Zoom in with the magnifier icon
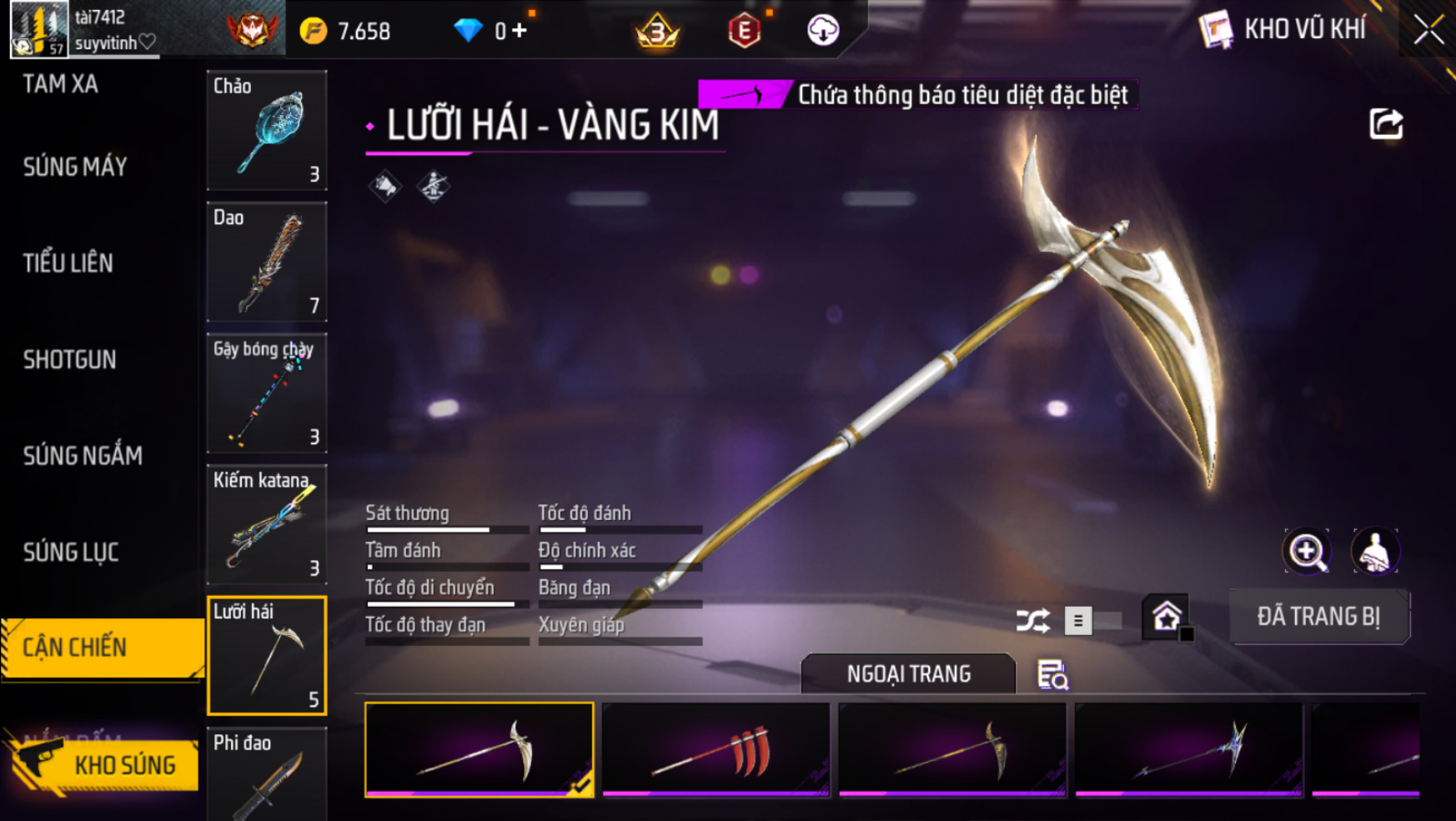The width and height of the screenshot is (1456, 821). [1307, 551]
